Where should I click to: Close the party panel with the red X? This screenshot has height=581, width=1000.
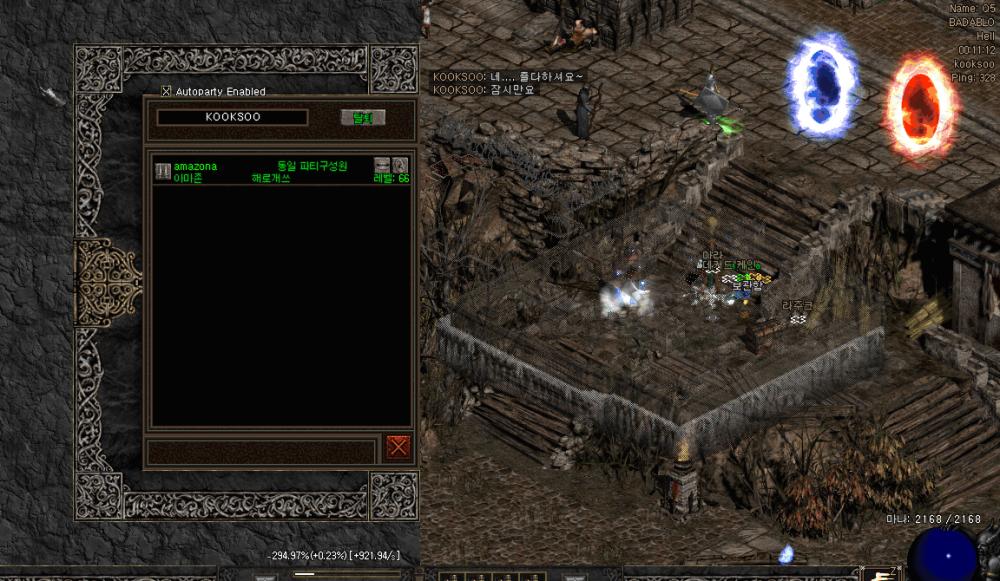coord(398,447)
